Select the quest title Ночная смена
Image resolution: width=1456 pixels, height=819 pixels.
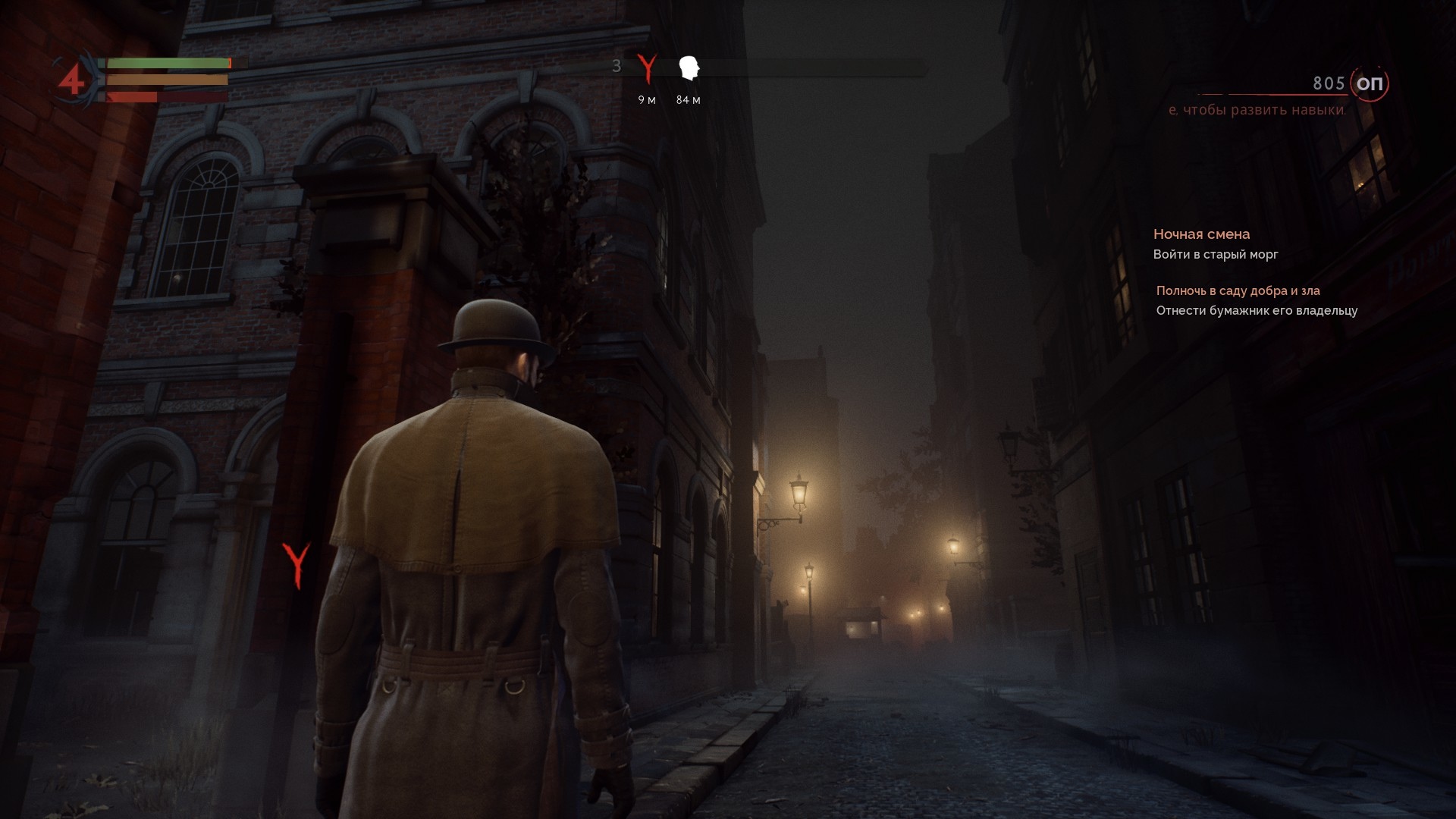pos(1202,234)
